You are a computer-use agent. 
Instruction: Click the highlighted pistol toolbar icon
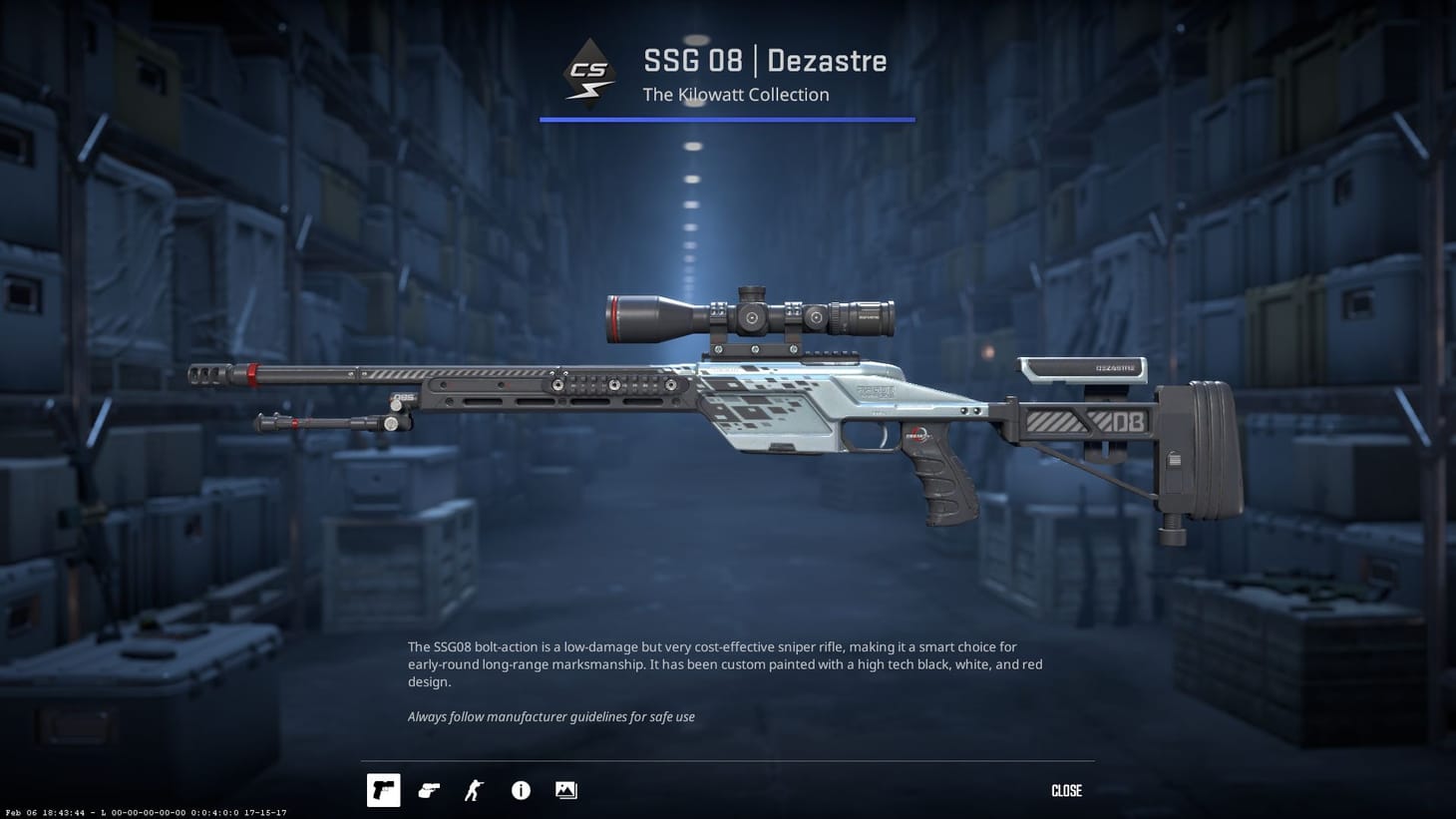click(x=383, y=790)
